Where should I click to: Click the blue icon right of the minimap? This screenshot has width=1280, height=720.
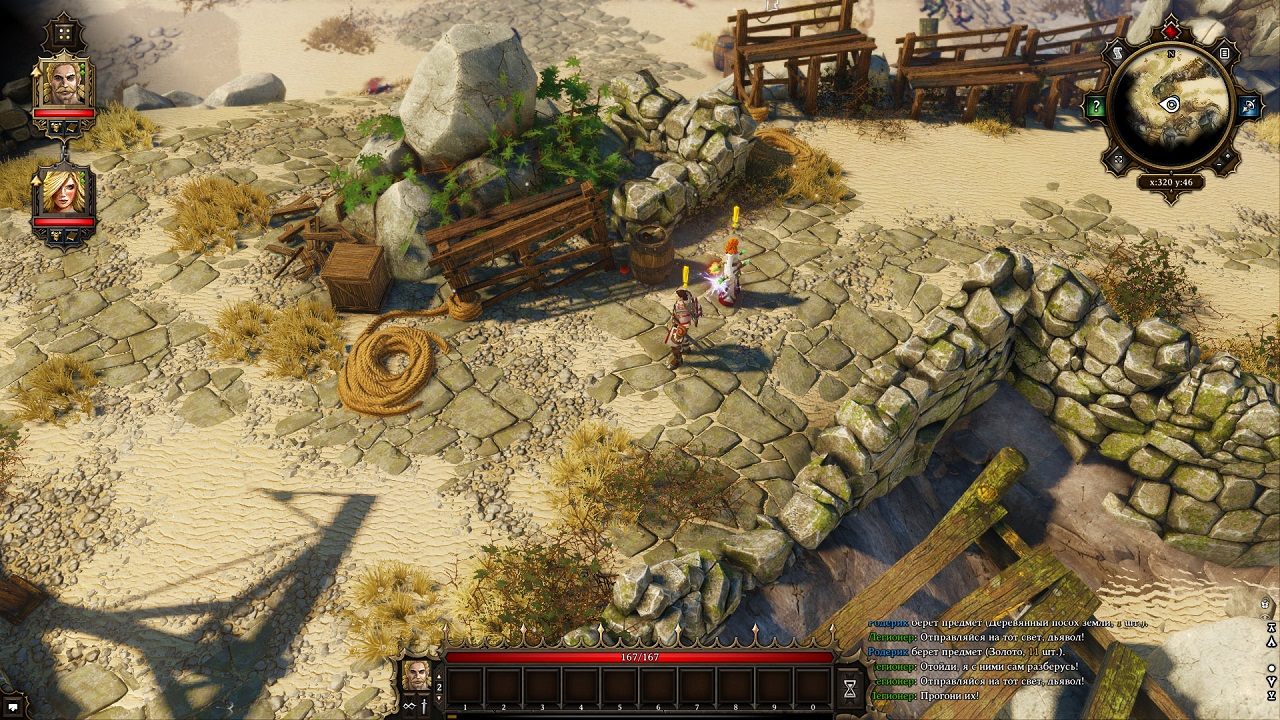pos(1248,106)
